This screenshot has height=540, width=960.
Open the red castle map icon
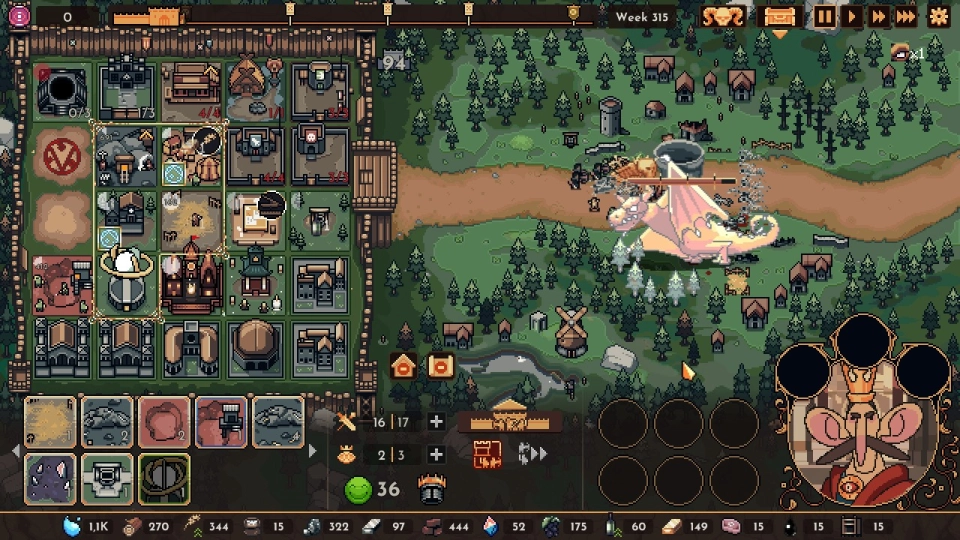click(x=487, y=455)
